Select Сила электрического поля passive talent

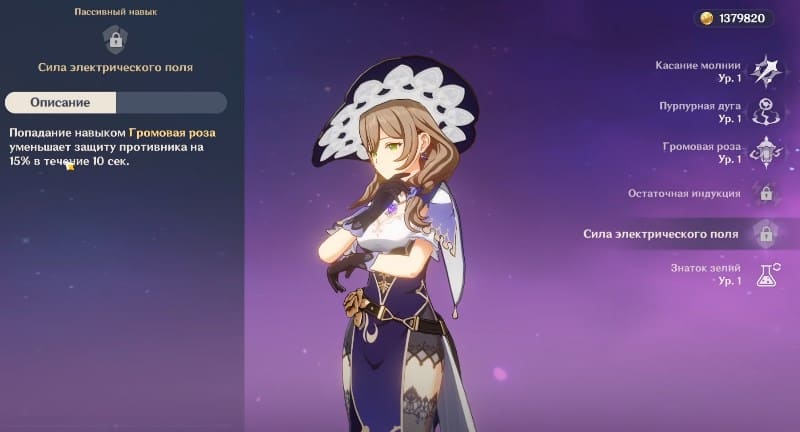(x=766, y=235)
